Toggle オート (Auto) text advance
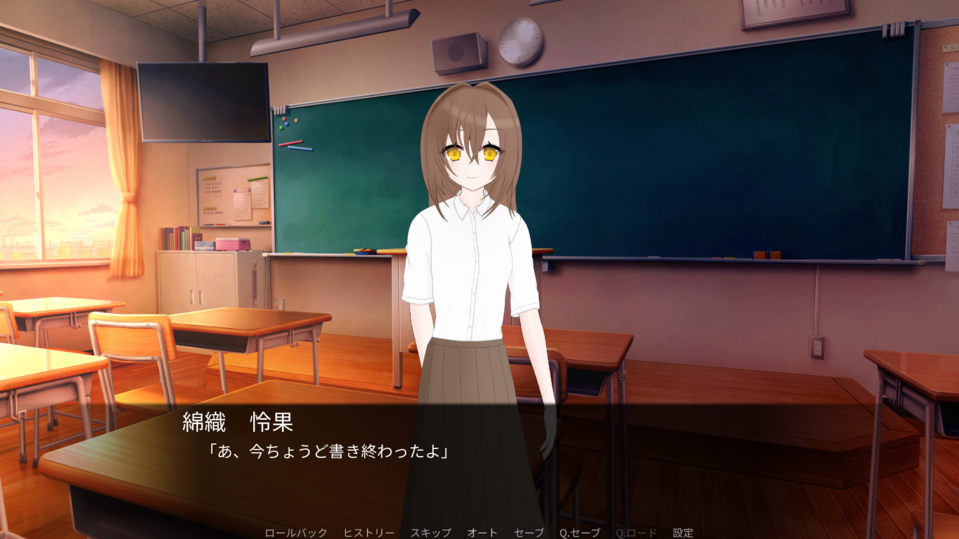The width and height of the screenshot is (959, 539). click(482, 533)
